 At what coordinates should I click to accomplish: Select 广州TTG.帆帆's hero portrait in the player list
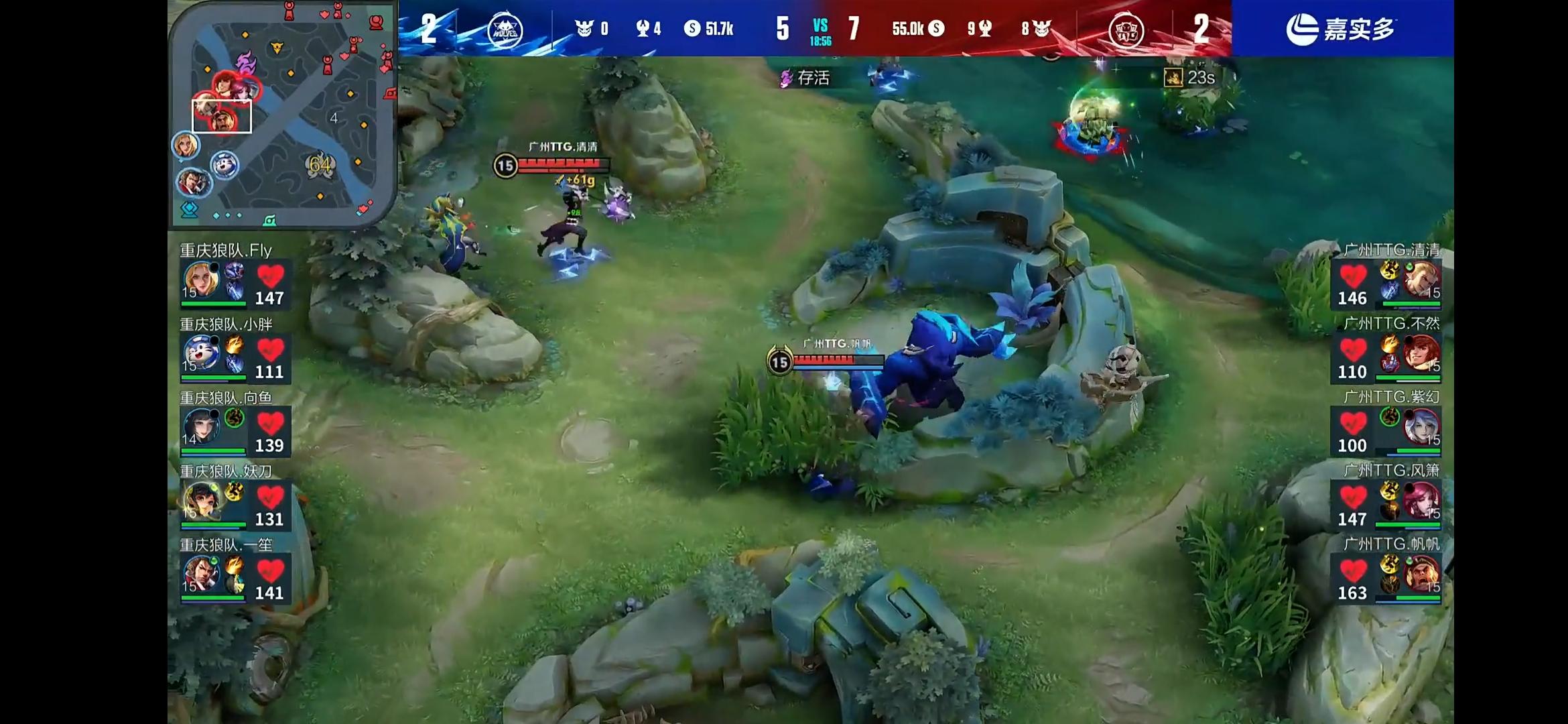pos(1421,575)
